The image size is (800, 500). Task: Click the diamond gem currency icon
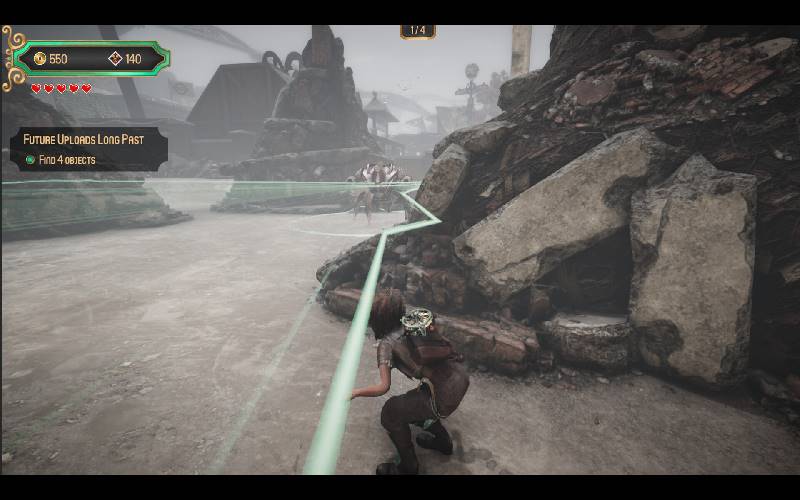point(115,59)
